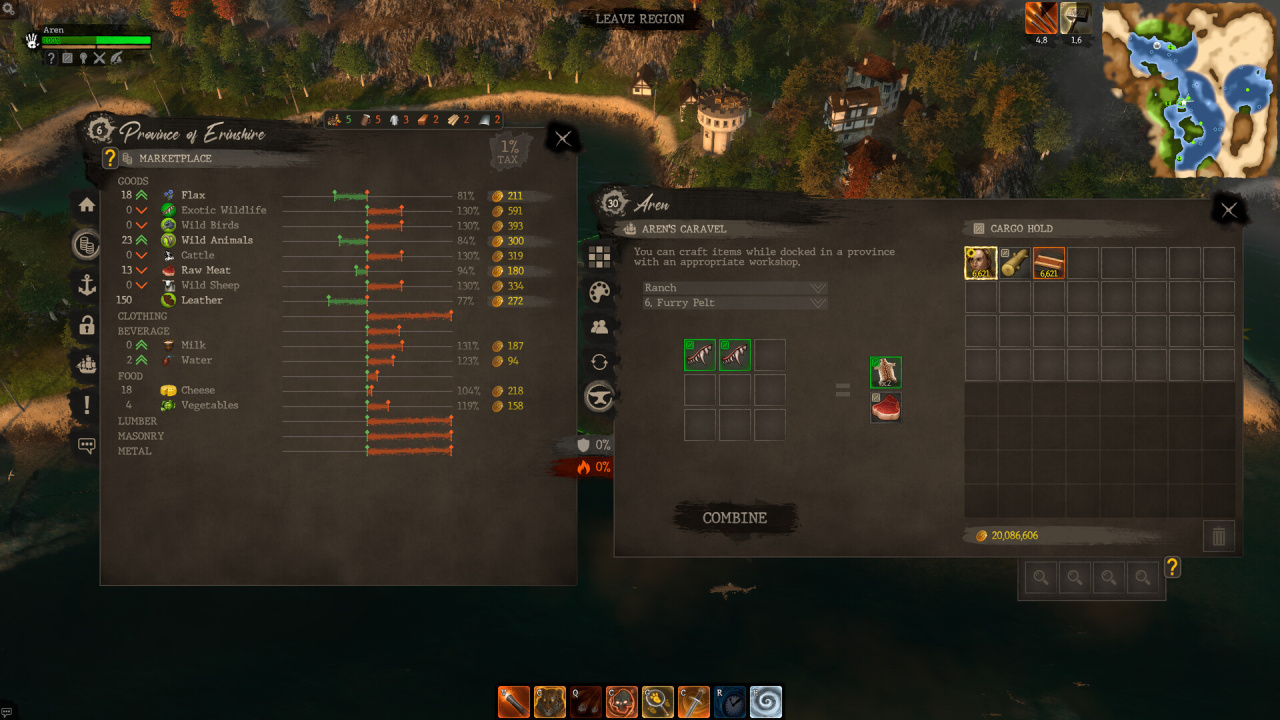Open marketplace help question mark
Viewport: 1280px width, 720px height.
(x=110, y=158)
